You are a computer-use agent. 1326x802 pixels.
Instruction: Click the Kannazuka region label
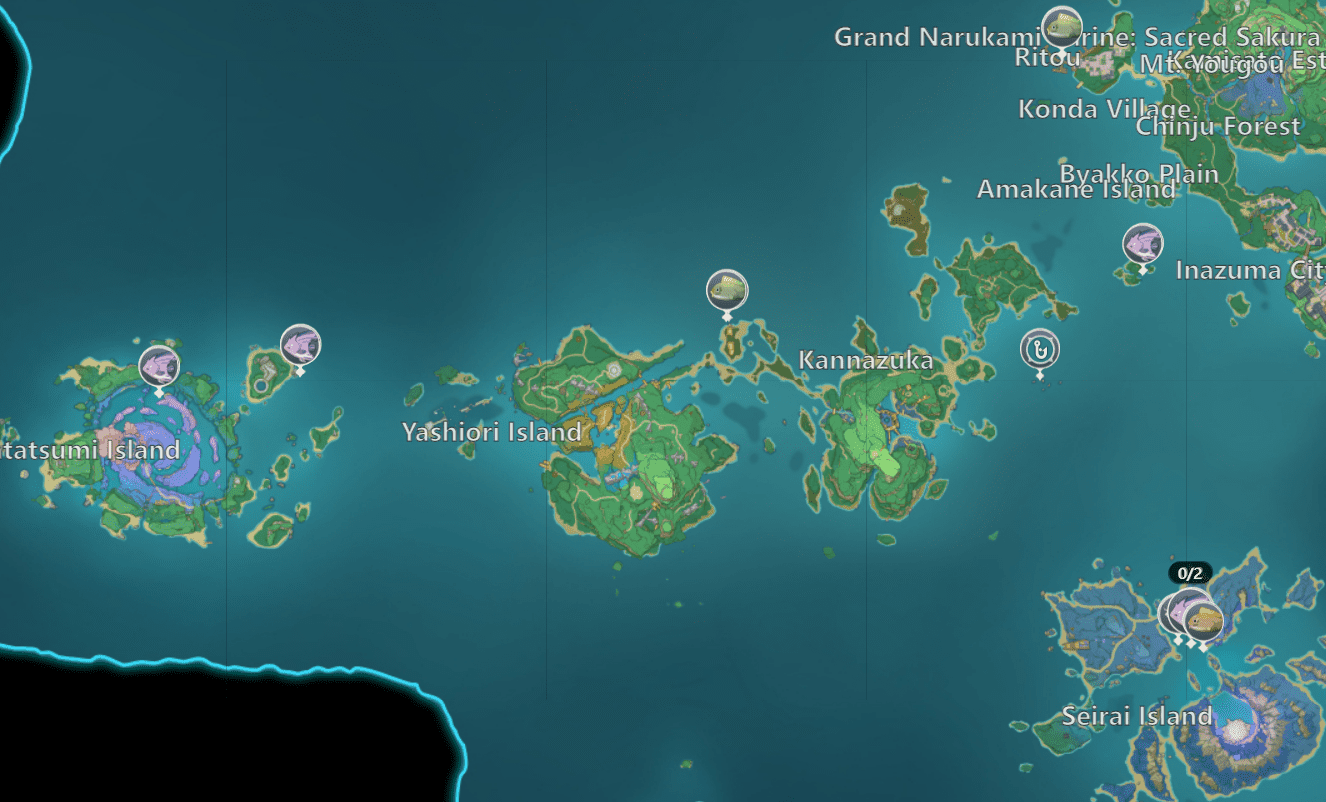pyautogui.click(x=866, y=361)
